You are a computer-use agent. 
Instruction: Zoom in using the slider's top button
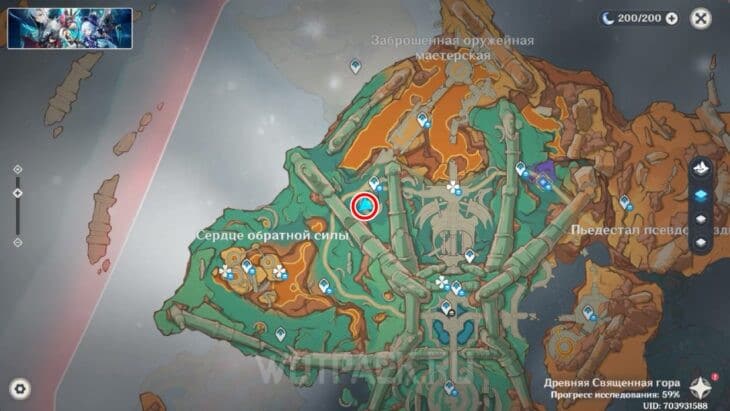pyautogui.click(x=17, y=170)
